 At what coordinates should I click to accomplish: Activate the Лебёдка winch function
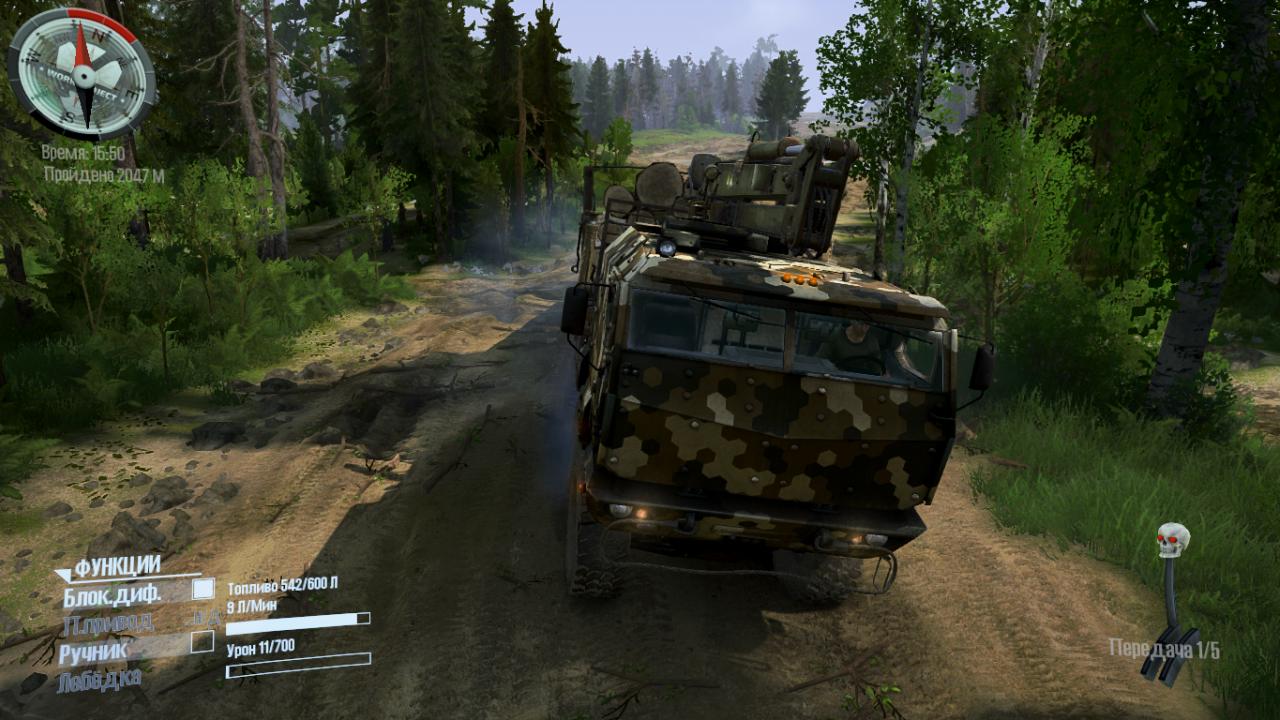tap(99, 681)
